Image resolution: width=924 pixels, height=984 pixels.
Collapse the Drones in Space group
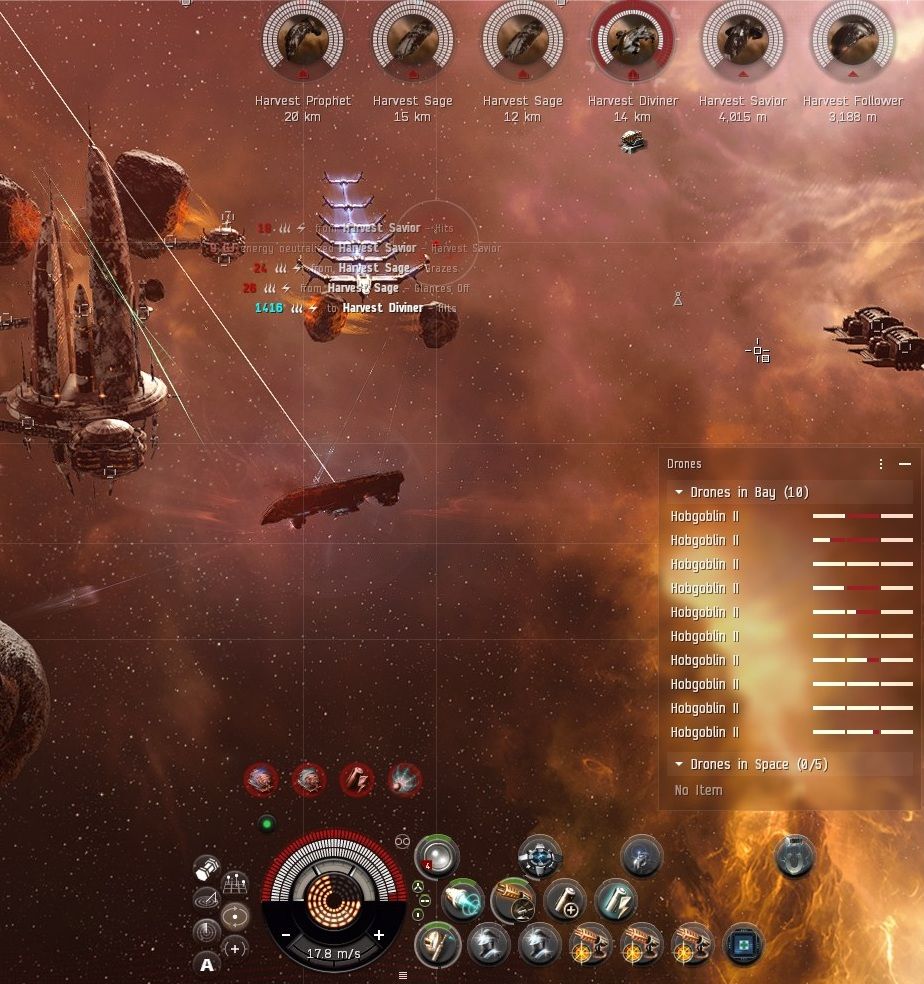680,764
